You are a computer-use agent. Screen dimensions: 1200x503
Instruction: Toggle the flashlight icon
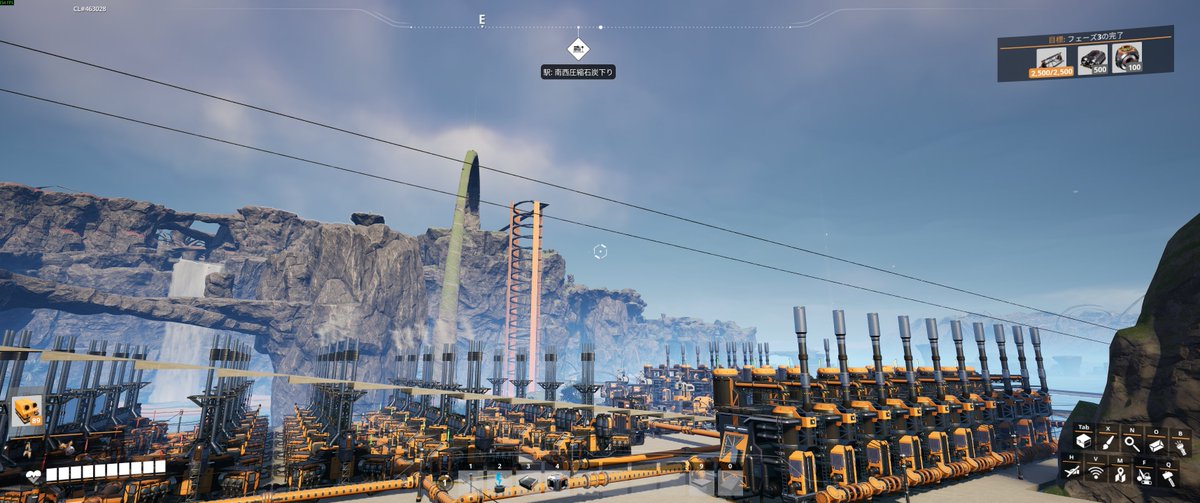1181,447
